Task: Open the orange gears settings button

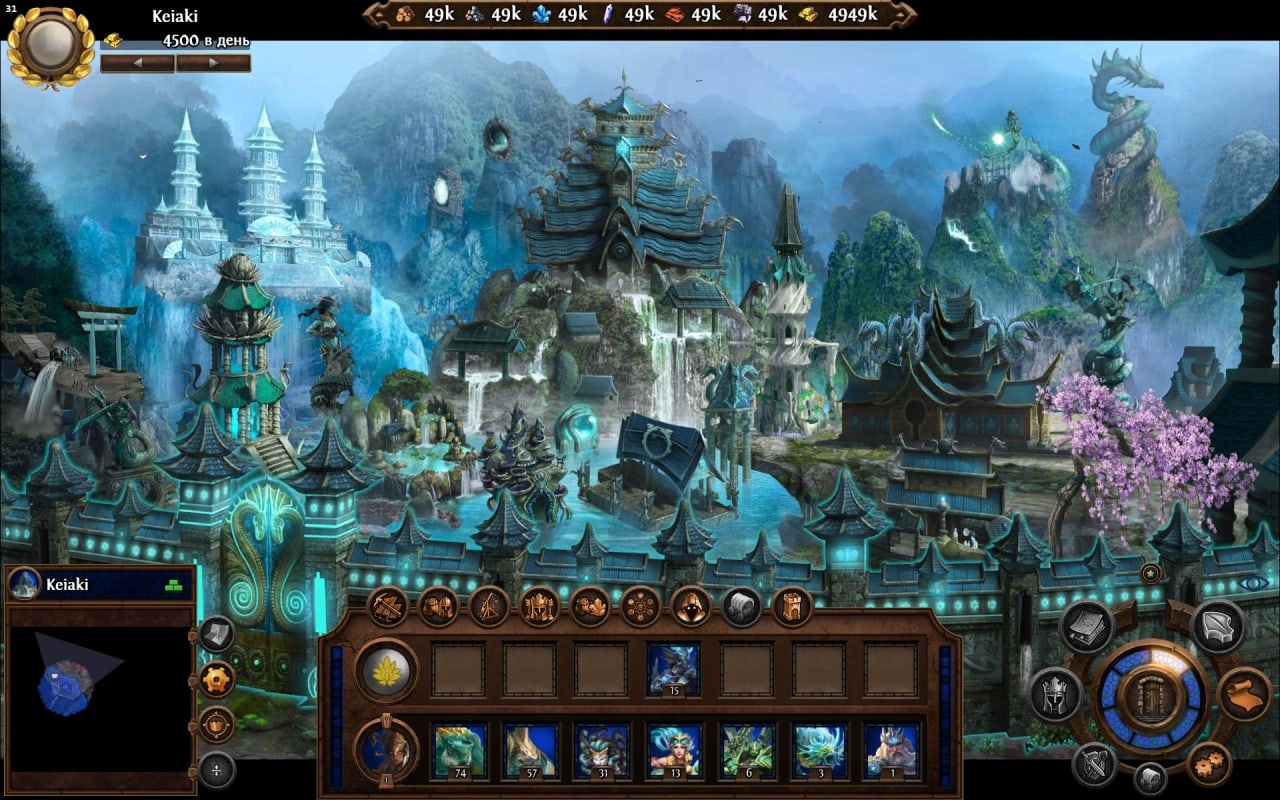Action: 1209,764
